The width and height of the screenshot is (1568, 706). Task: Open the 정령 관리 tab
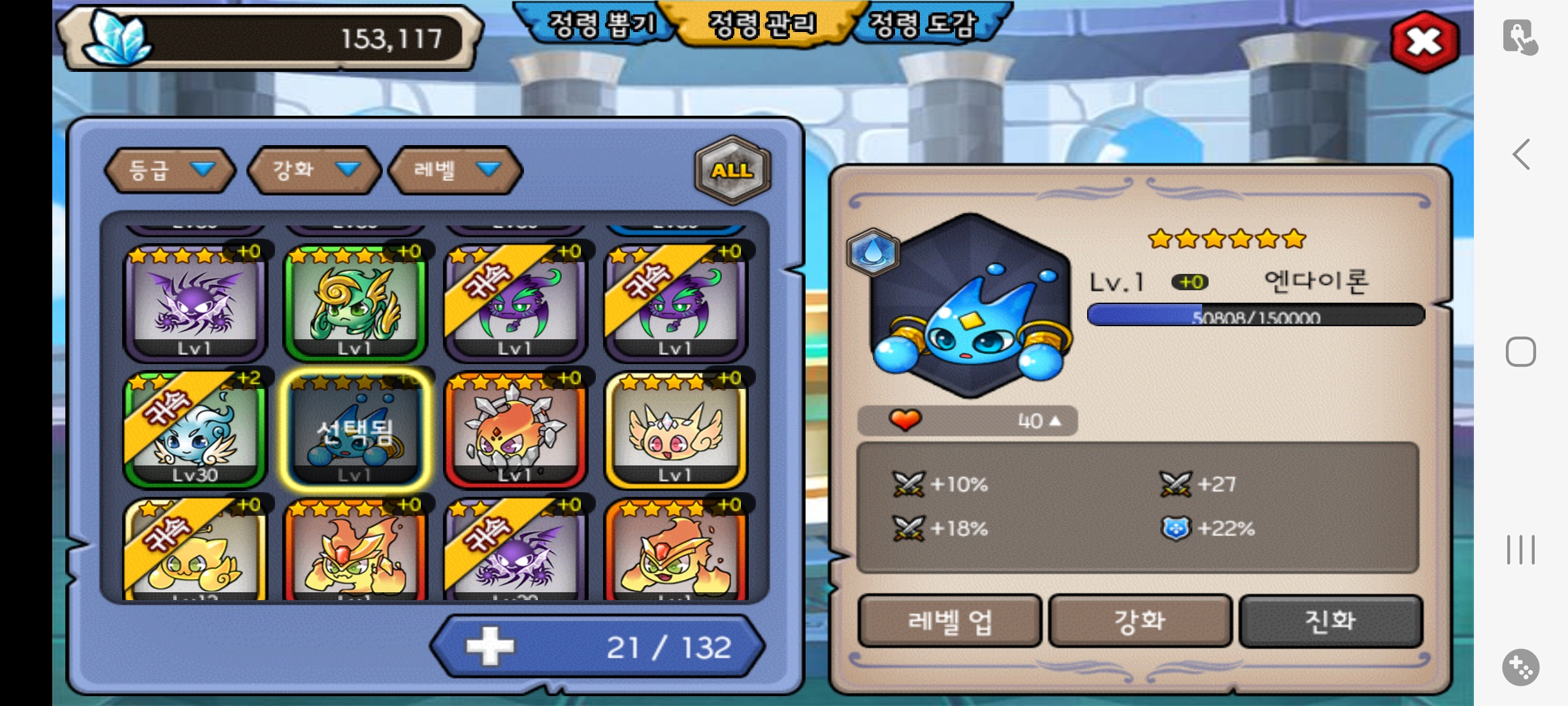click(762, 25)
